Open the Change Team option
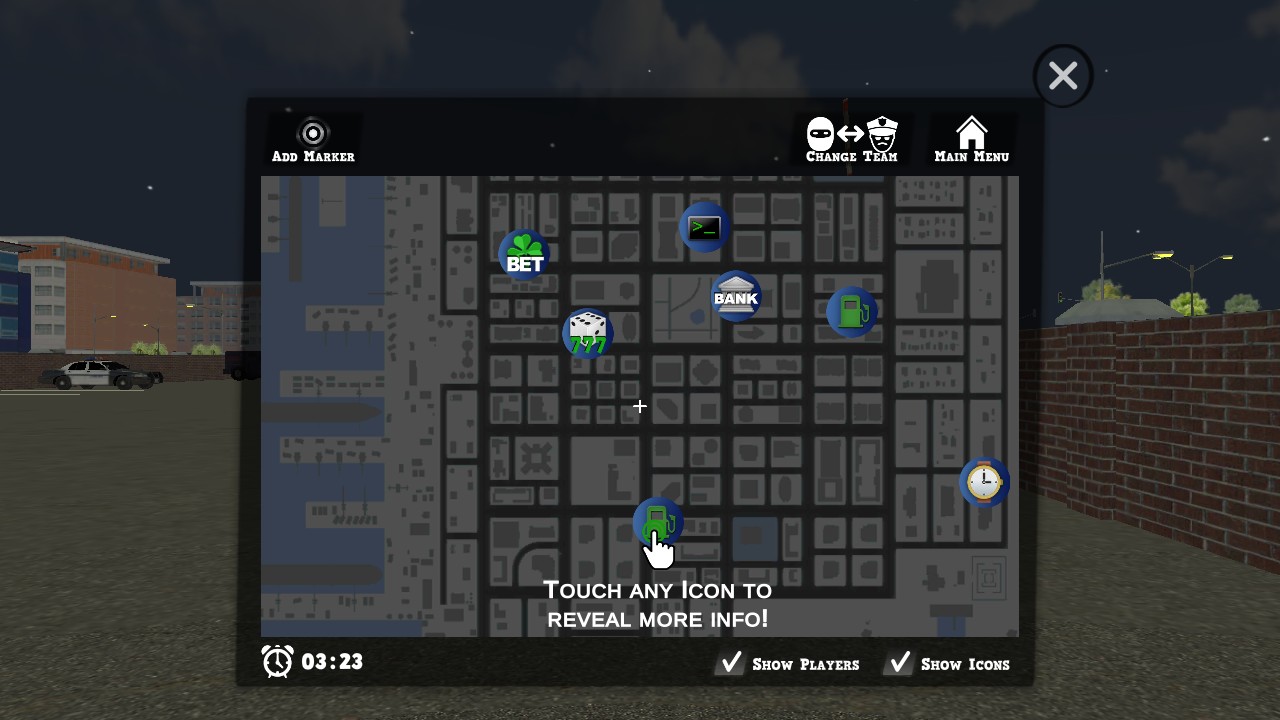This screenshot has height=720, width=1280. (852, 140)
